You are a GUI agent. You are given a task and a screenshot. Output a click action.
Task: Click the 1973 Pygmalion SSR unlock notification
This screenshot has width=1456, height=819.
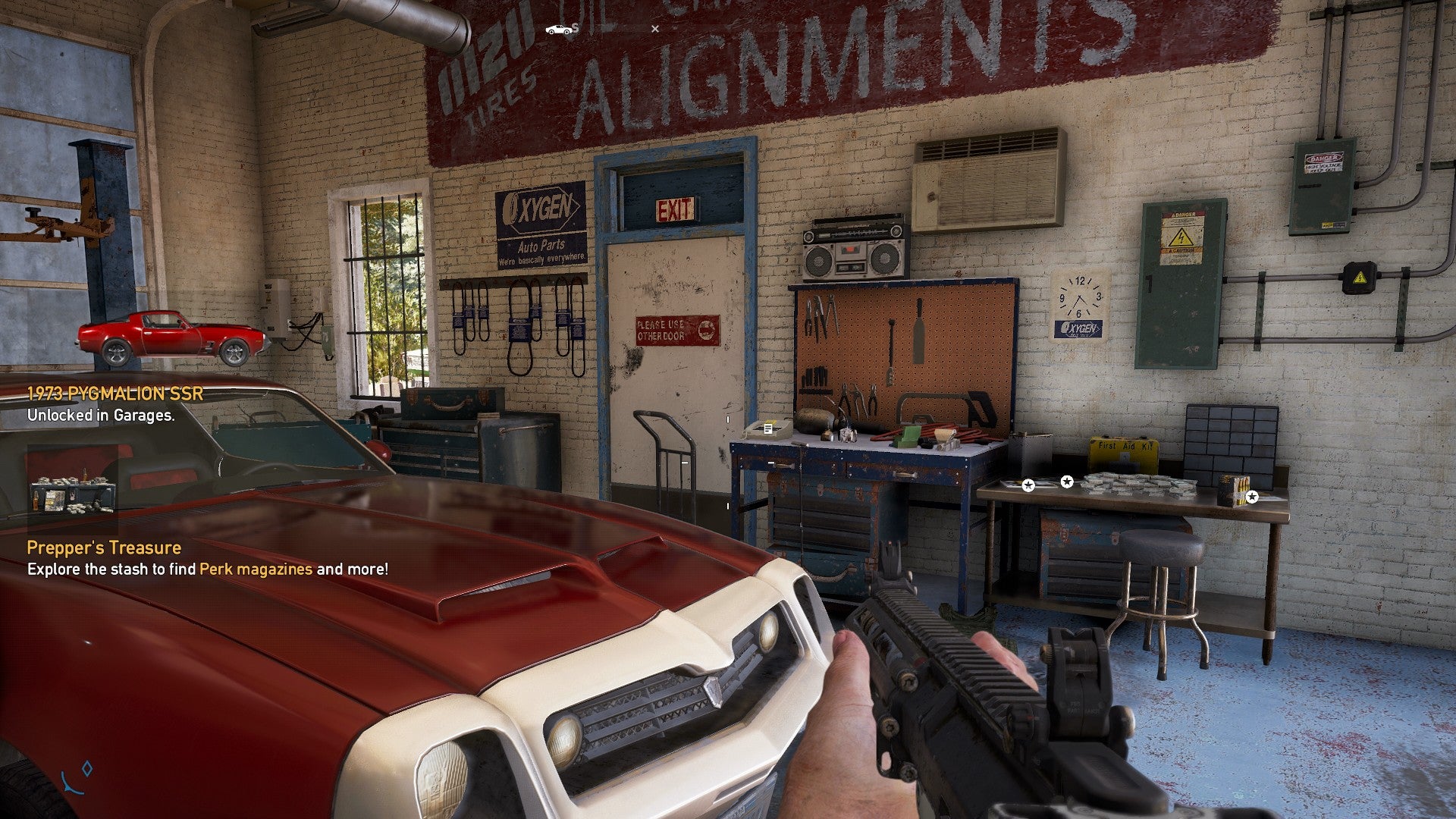pyautogui.click(x=115, y=394)
